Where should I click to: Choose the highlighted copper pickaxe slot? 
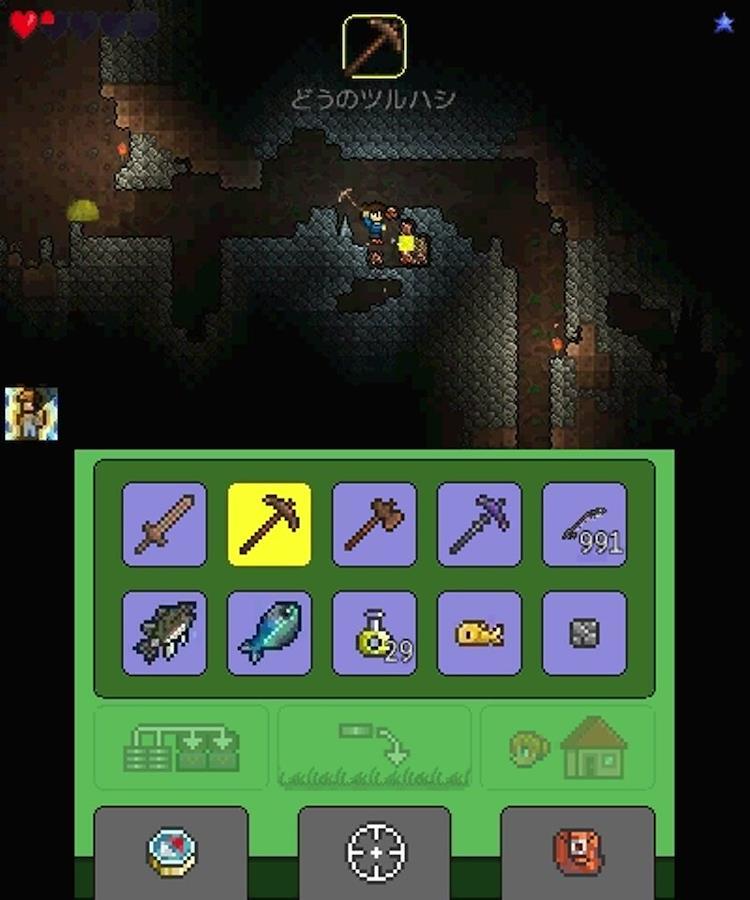[x=269, y=524]
